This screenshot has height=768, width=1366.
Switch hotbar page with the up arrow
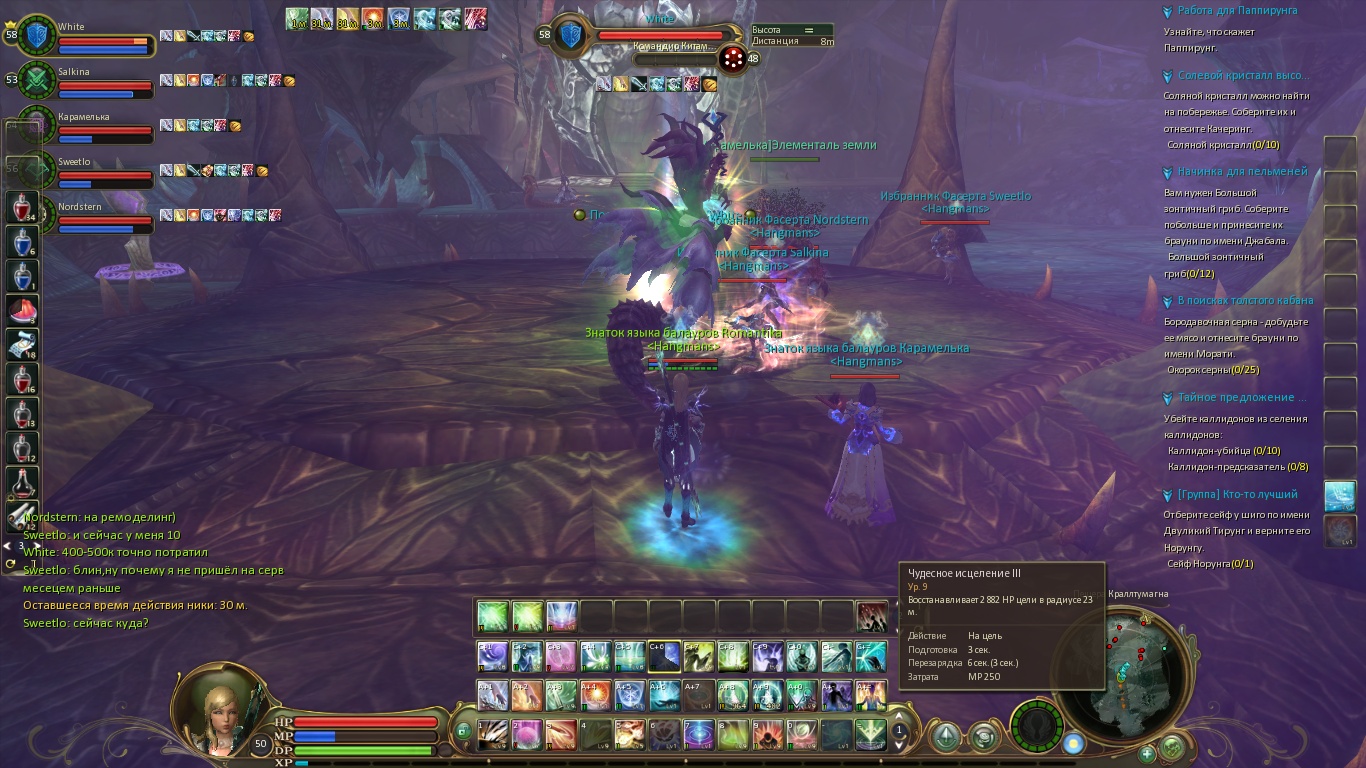coord(898,716)
